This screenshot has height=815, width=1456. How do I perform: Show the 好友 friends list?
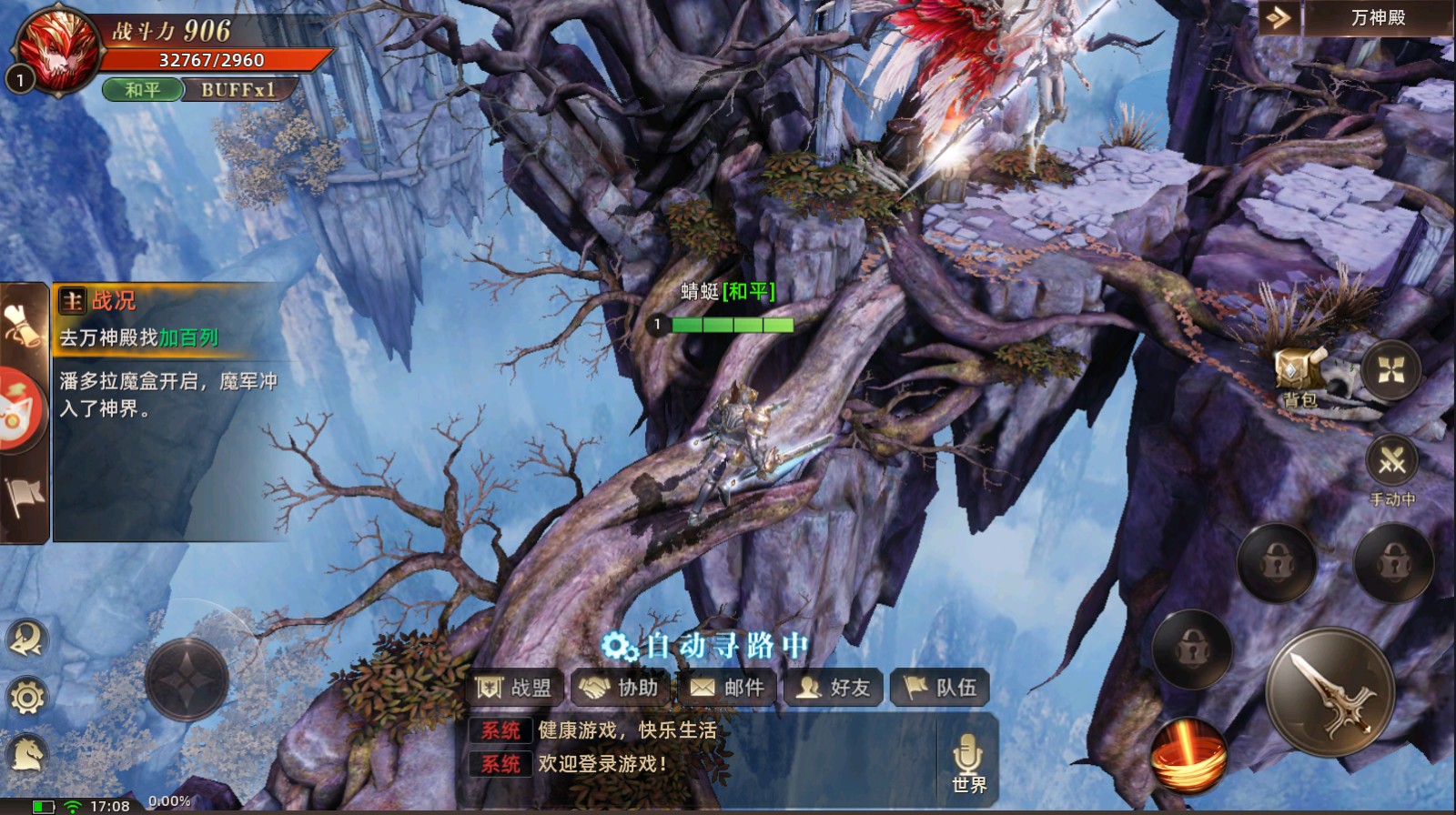click(834, 688)
